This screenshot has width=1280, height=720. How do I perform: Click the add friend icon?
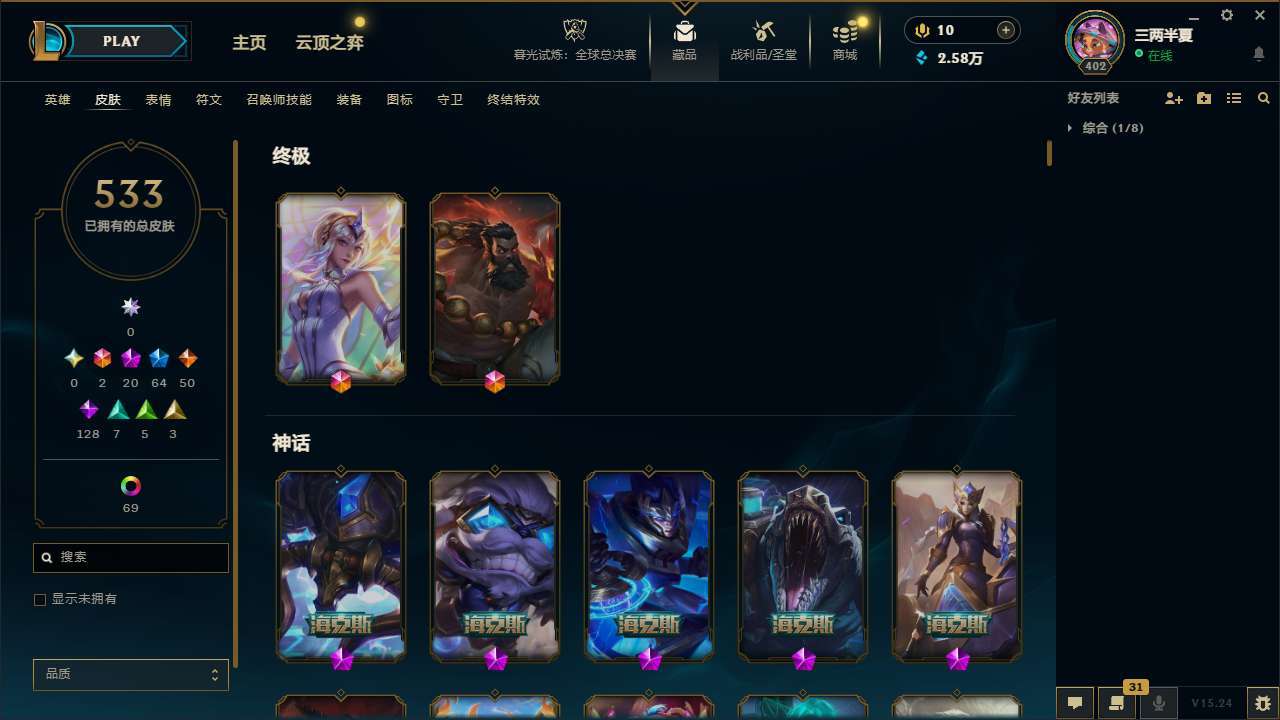tap(1174, 98)
